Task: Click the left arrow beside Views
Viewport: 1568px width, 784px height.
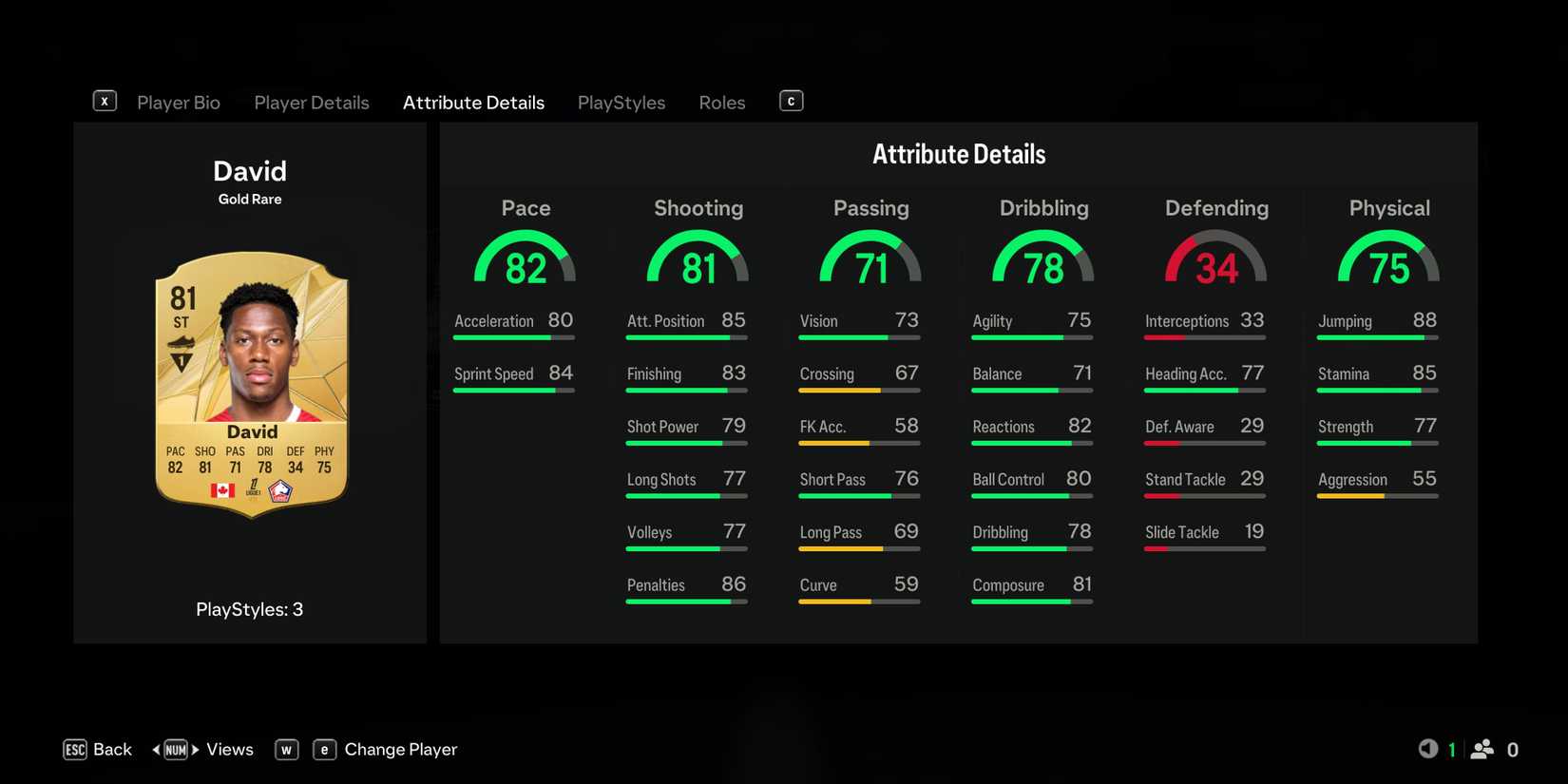Action: pos(158,750)
